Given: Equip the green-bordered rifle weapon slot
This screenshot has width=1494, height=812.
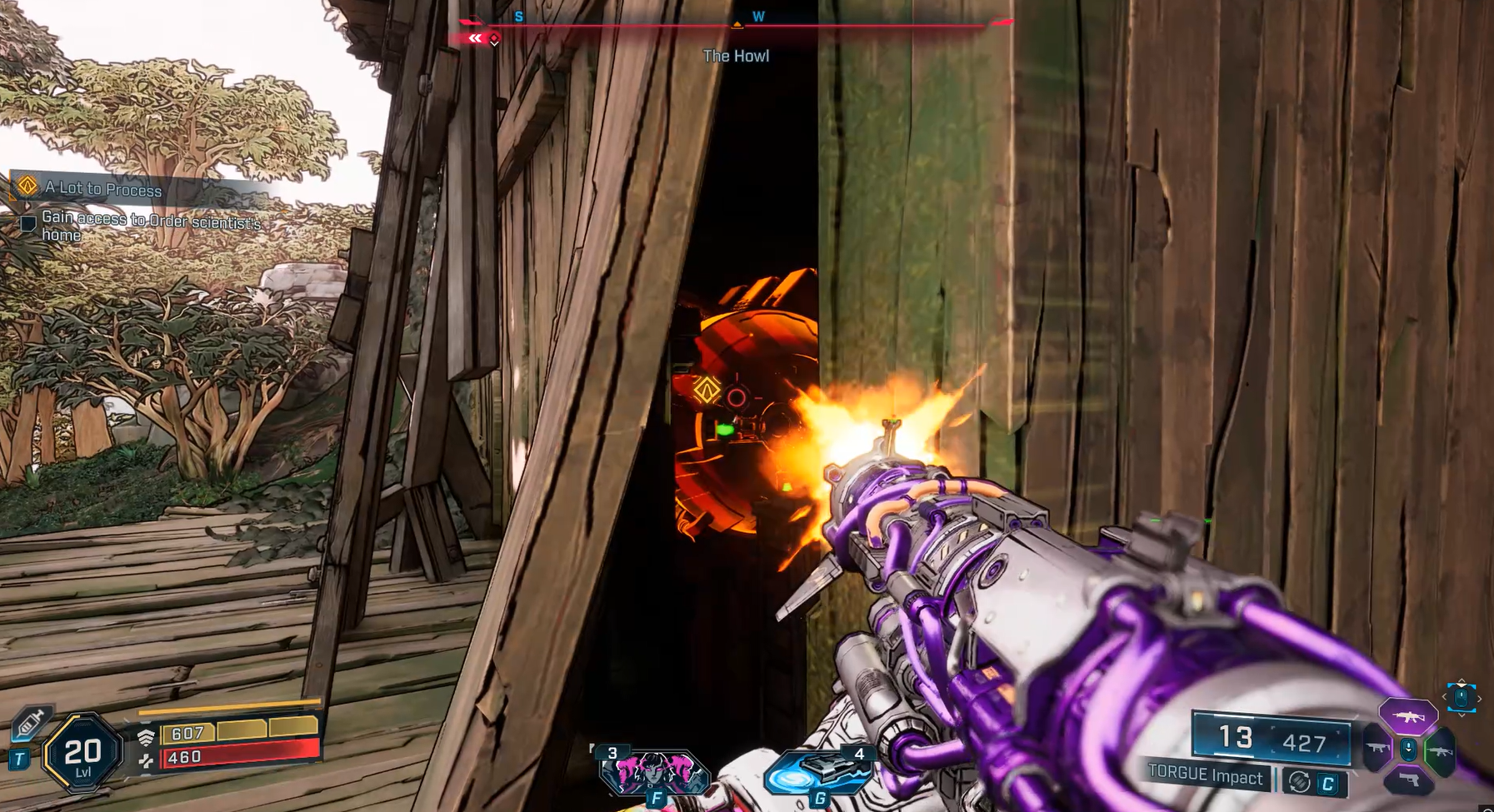Looking at the screenshot, I should tap(1441, 751).
